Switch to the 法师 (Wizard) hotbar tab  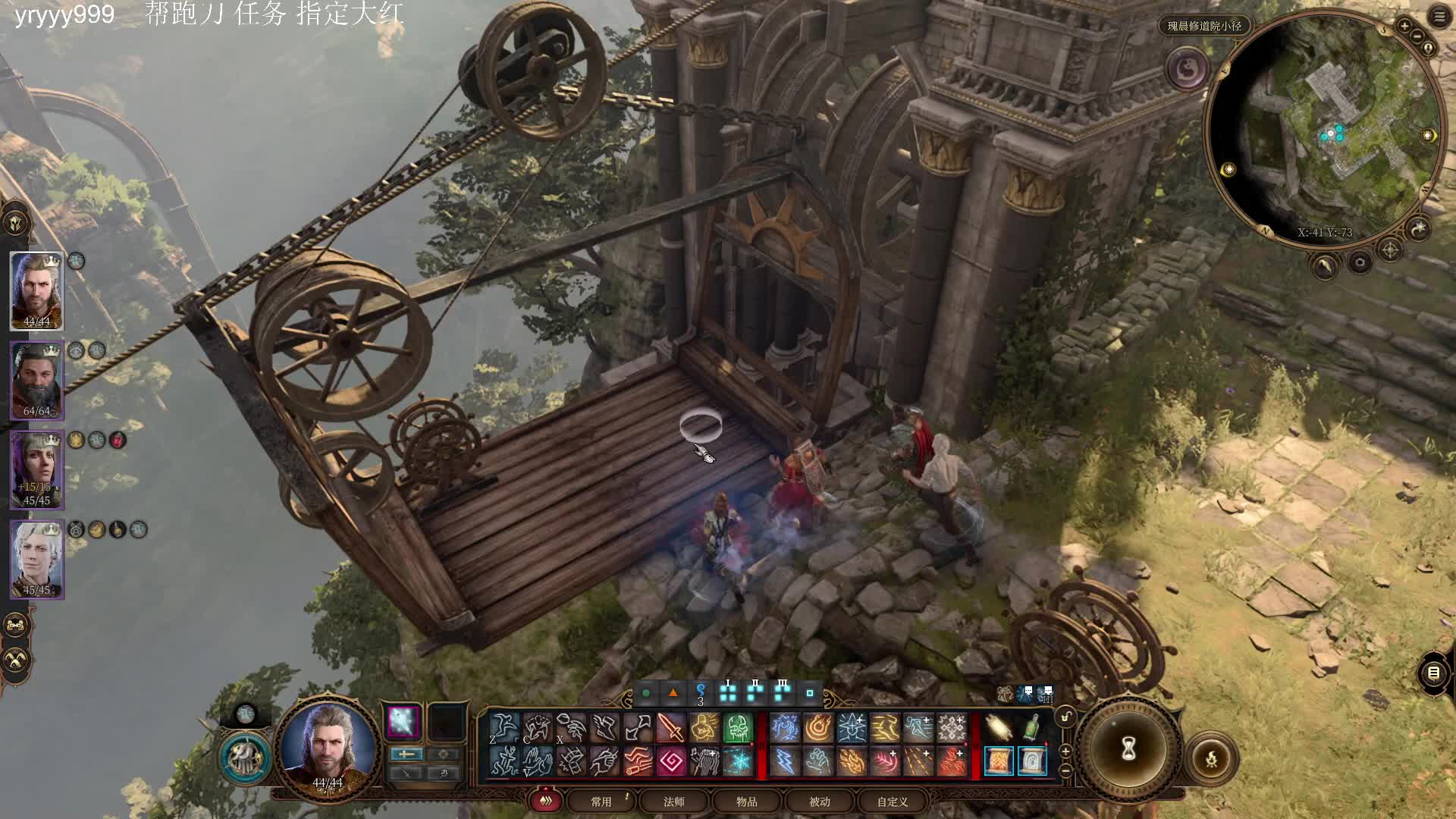pos(674,802)
